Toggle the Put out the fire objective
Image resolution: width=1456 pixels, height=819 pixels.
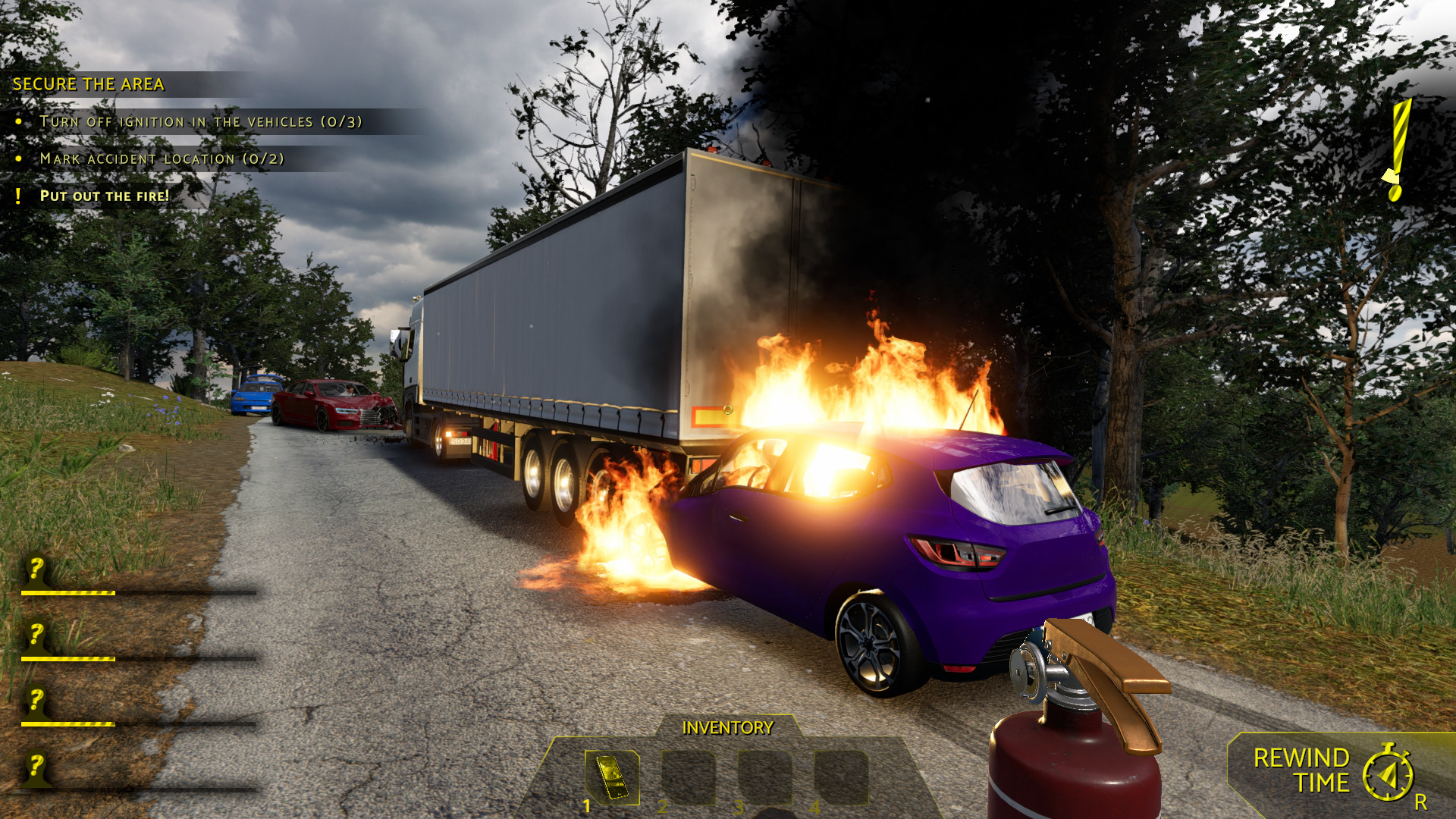pos(105,195)
